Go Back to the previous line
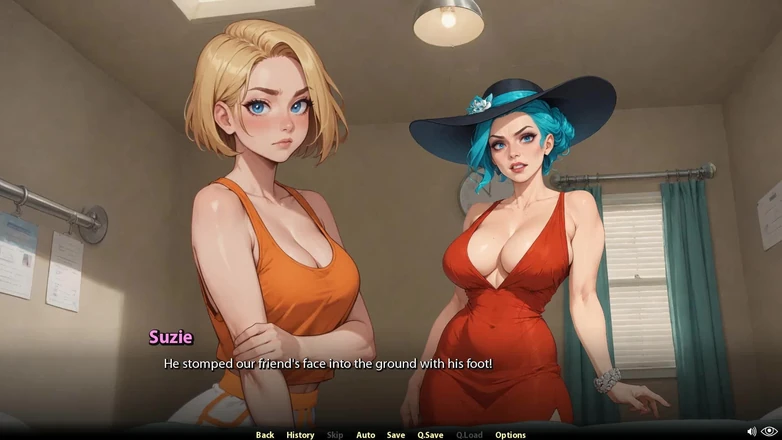The image size is (782, 440). coord(265,435)
